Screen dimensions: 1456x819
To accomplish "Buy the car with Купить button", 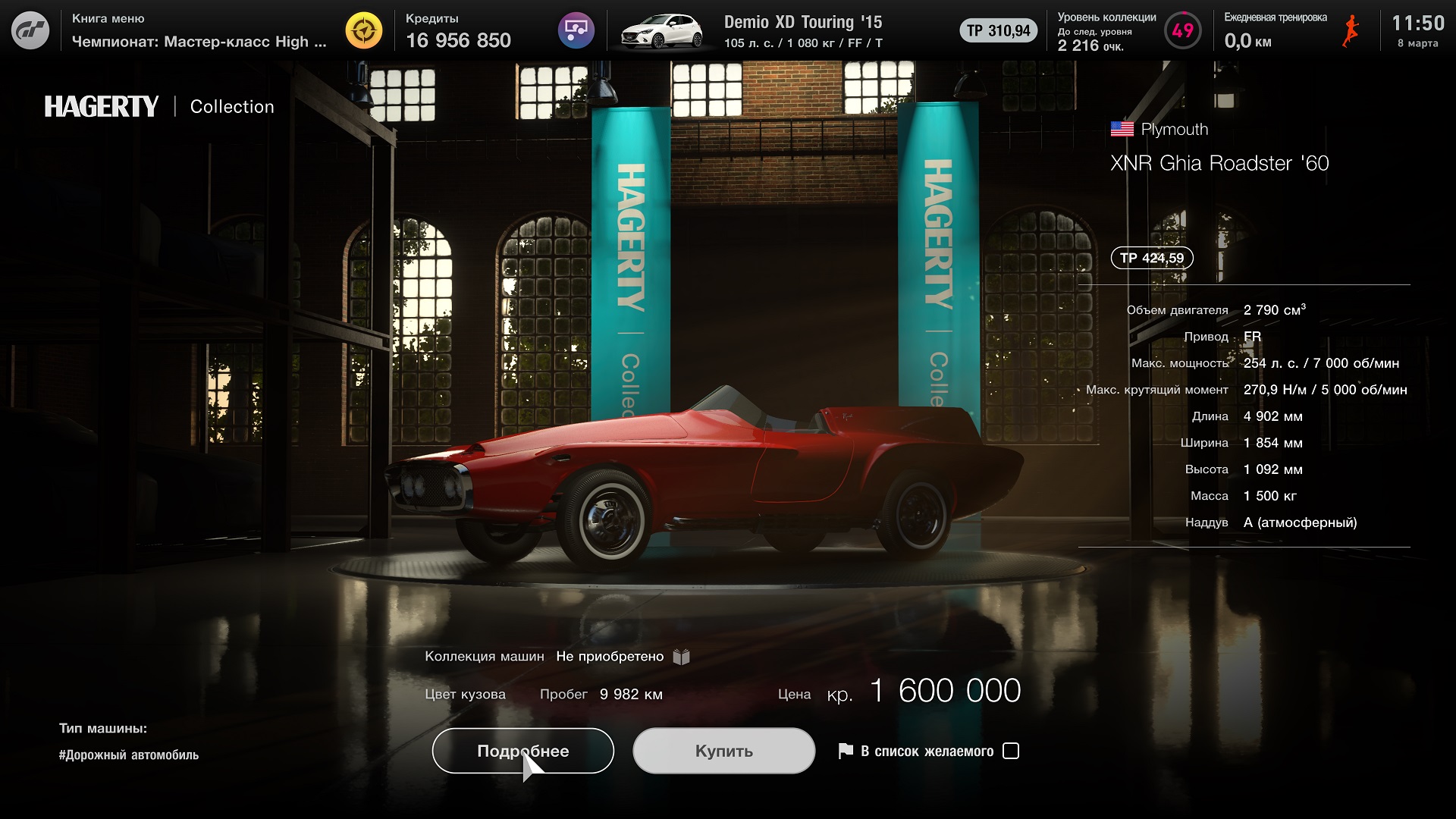I will pyautogui.click(x=723, y=751).
